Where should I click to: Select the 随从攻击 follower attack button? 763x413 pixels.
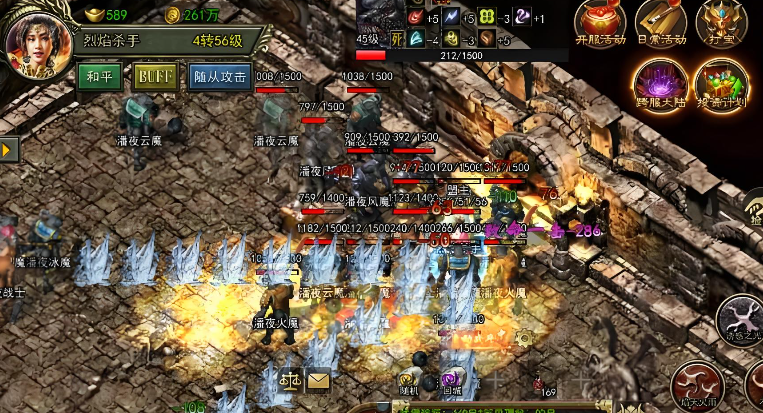[x=219, y=77]
